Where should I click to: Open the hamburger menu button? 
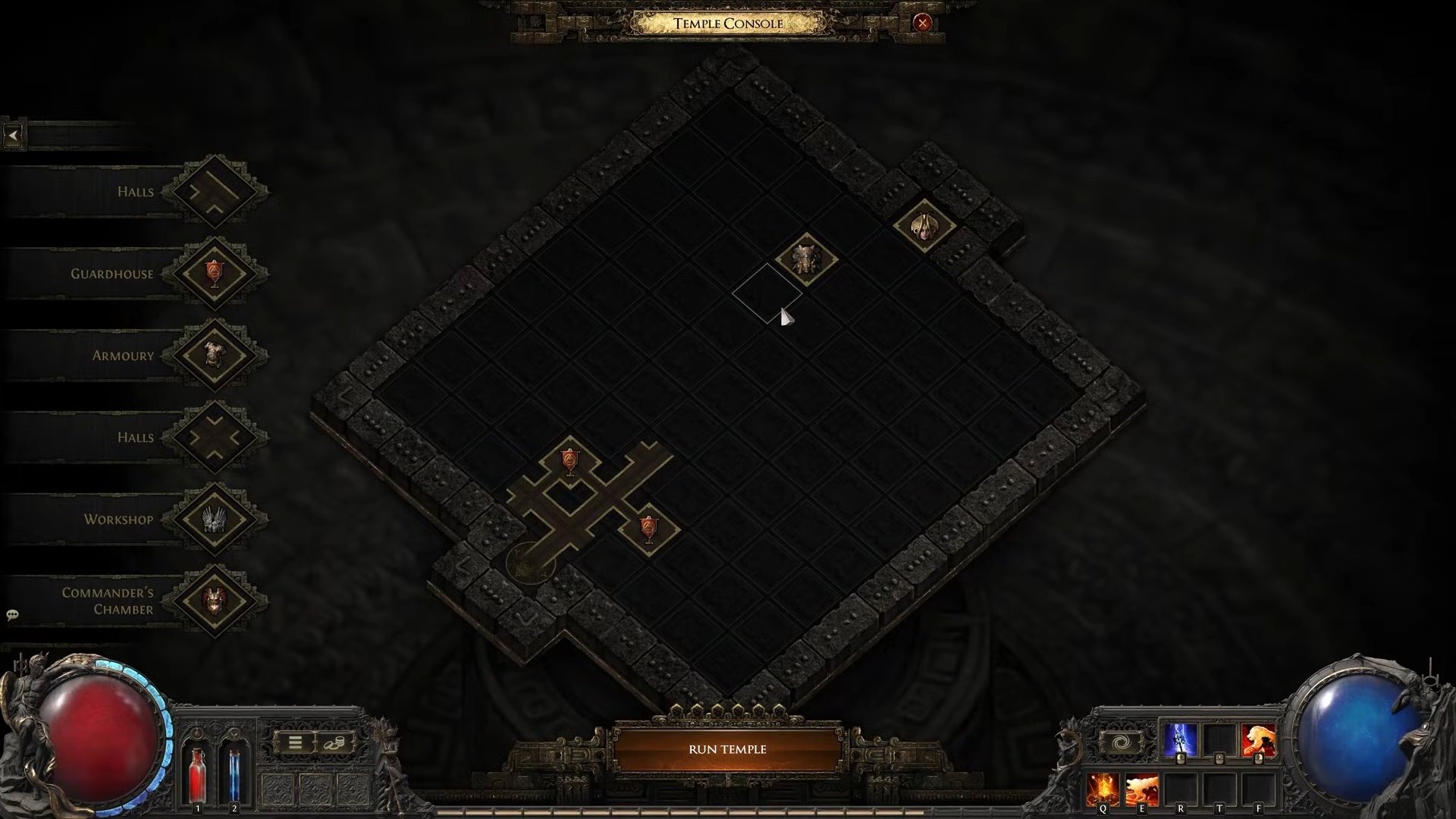(x=295, y=743)
